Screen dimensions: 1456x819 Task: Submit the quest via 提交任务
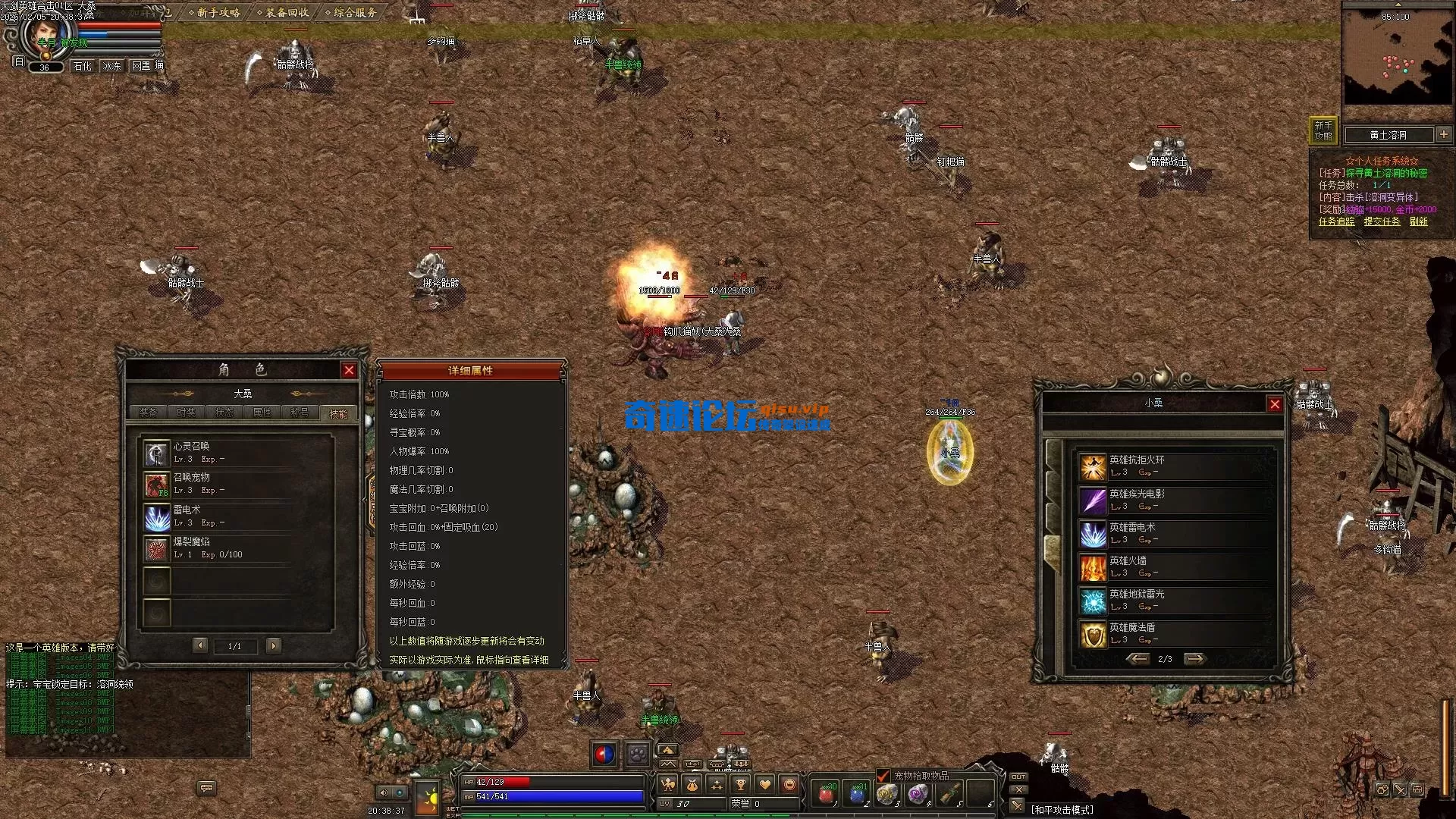point(1382,221)
